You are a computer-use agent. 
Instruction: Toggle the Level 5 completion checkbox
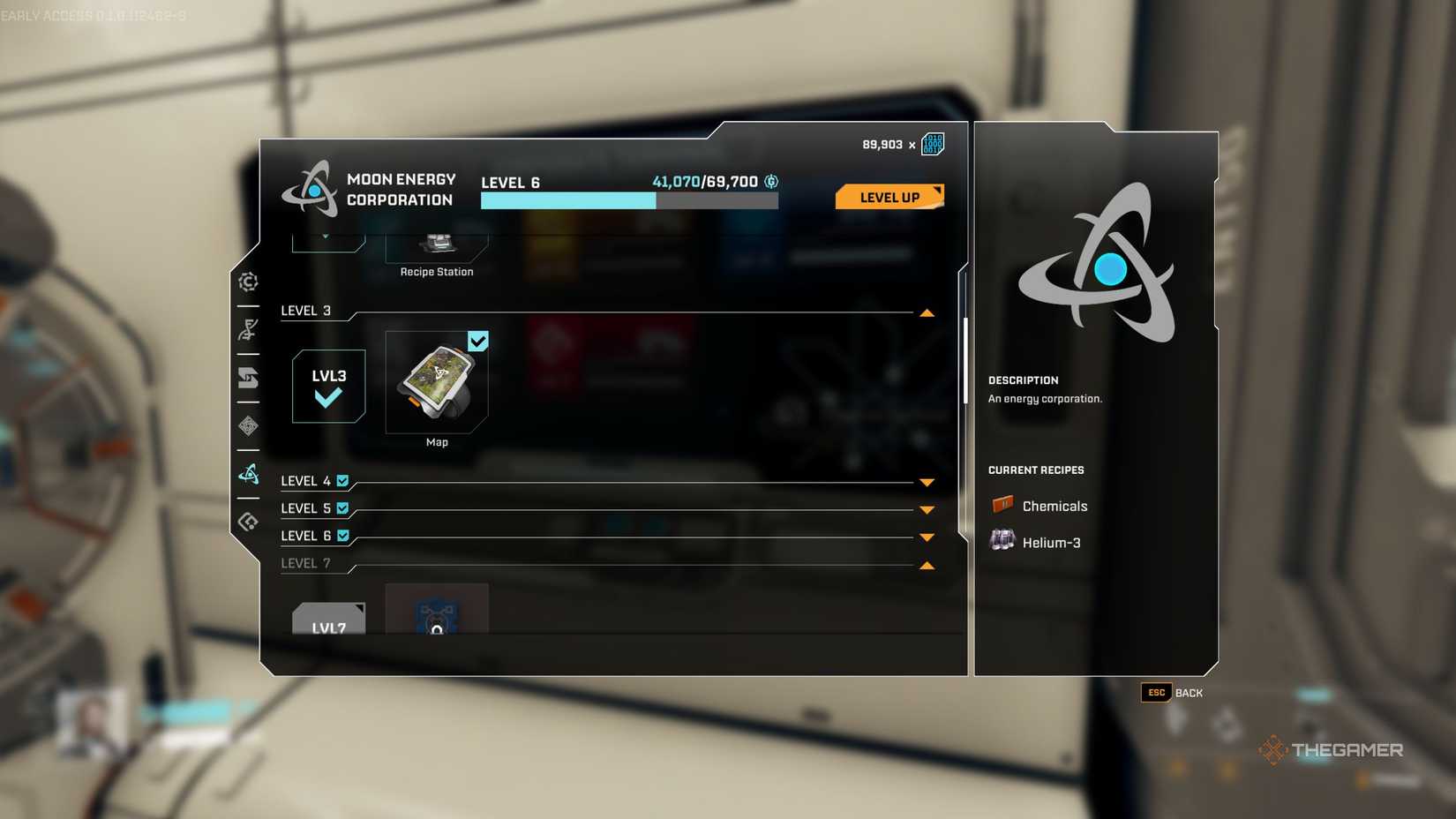coord(342,507)
